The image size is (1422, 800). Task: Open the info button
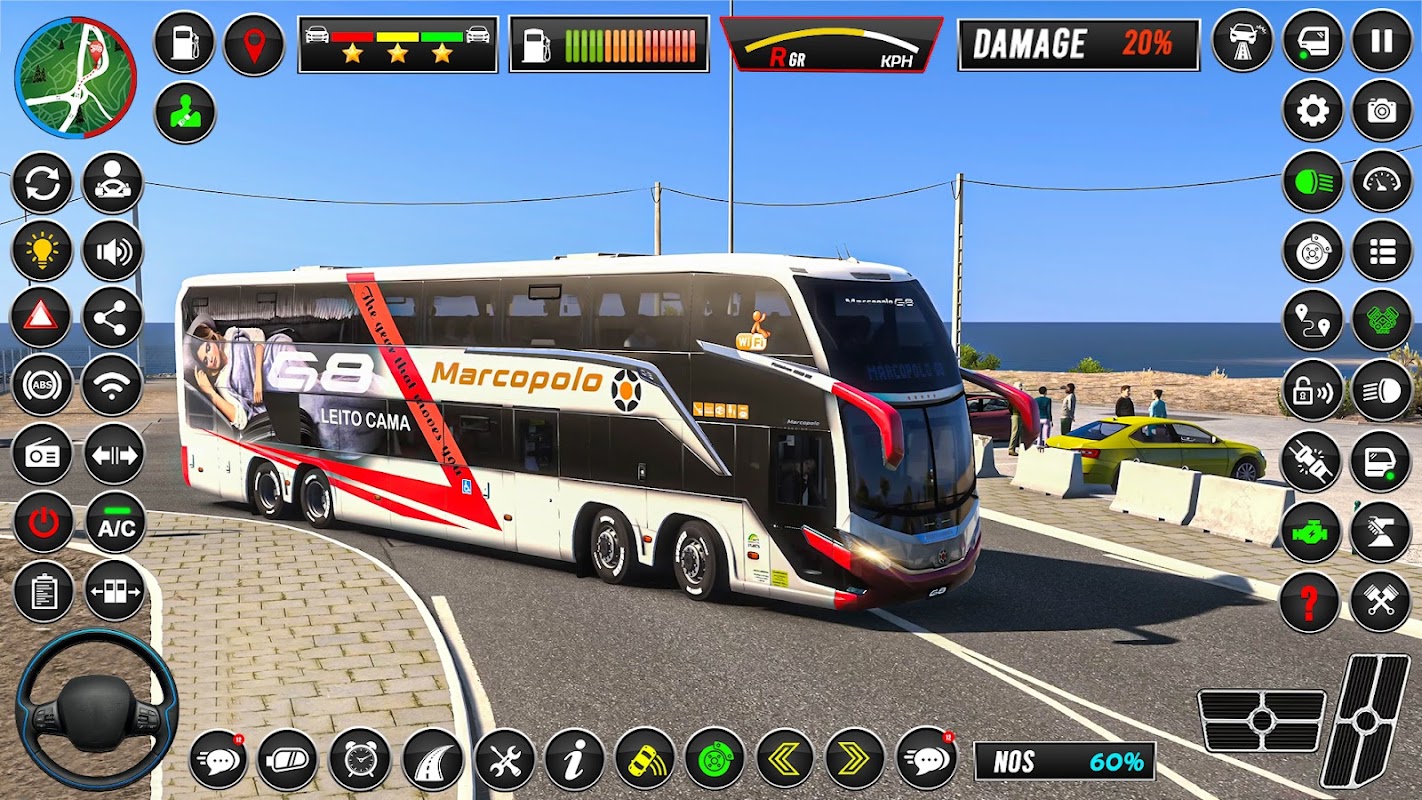(x=574, y=760)
